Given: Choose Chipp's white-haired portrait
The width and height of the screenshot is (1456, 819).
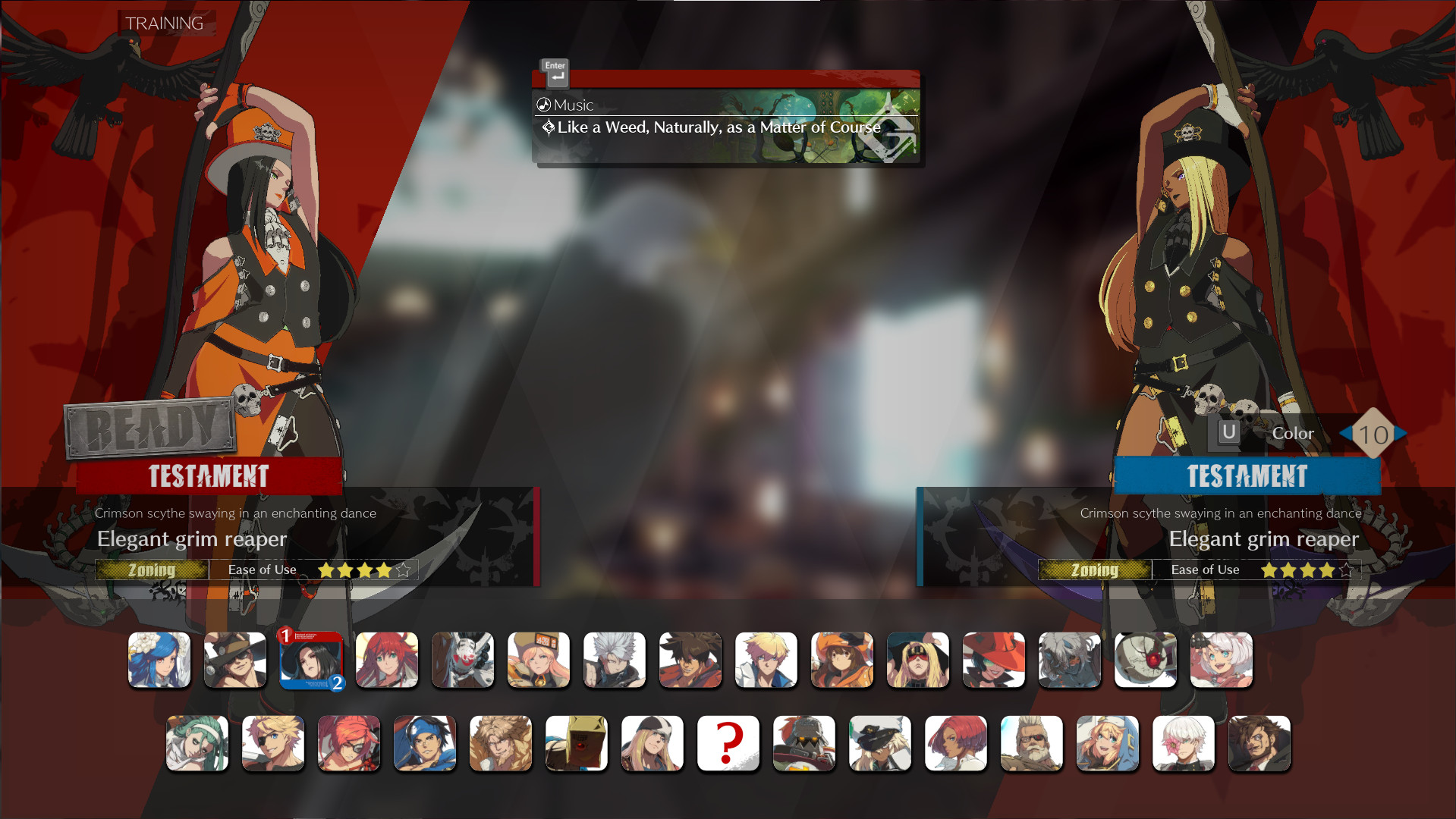Looking at the screenshot, I should (x=615, y=660).
